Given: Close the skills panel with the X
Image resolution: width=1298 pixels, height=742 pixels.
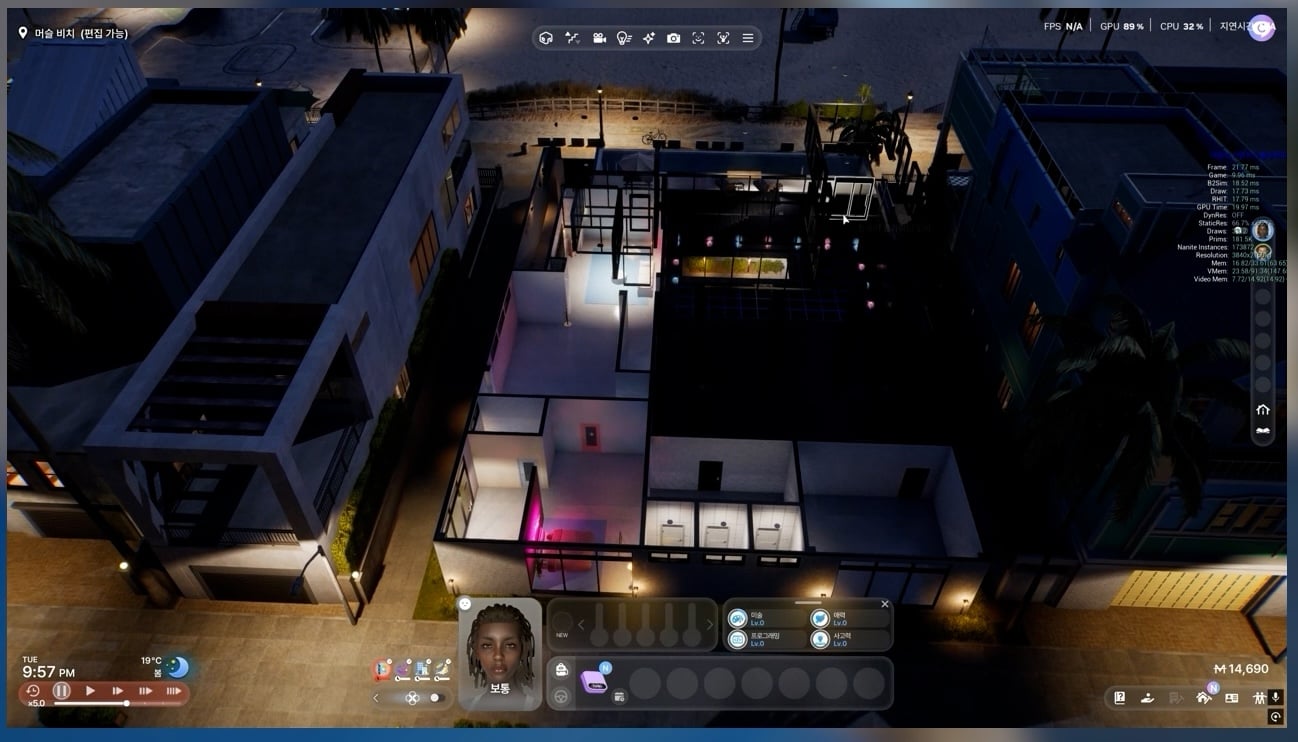Looking at the screenshot, I should point(884,604).
